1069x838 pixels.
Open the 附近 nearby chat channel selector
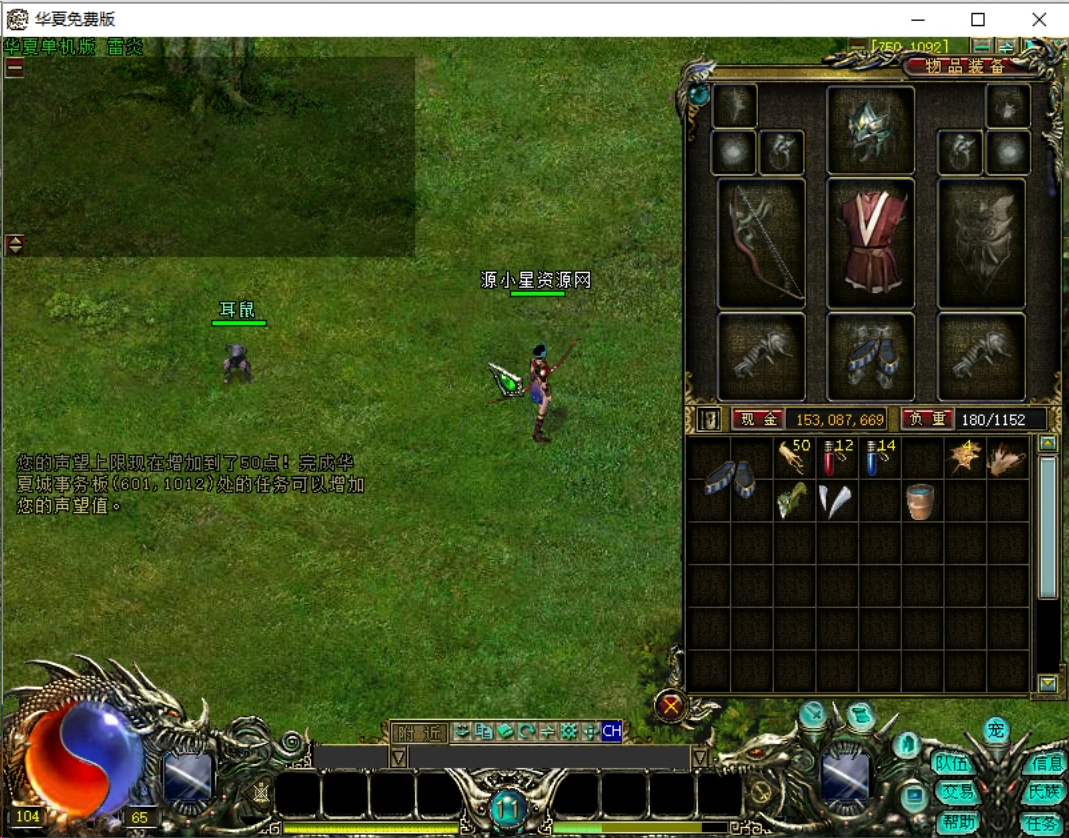point(418,732)
